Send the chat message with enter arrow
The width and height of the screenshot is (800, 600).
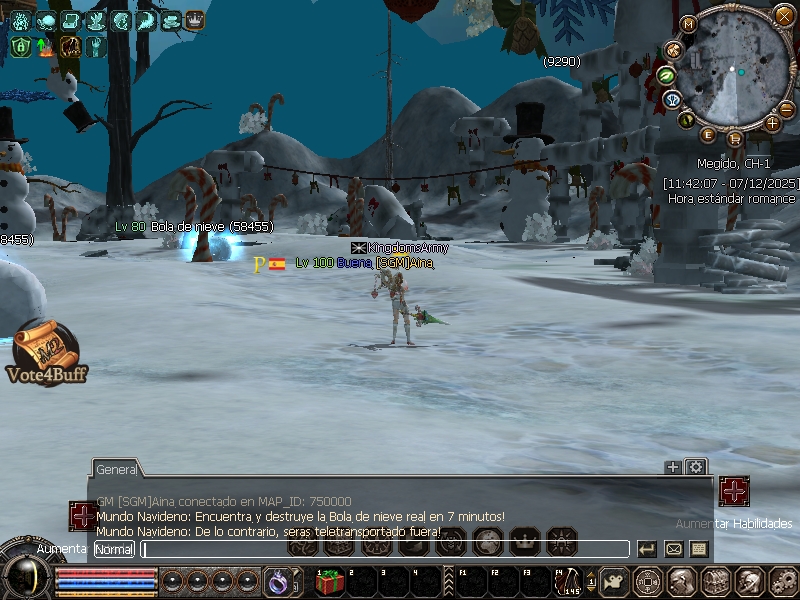click(x=647, y=549)
